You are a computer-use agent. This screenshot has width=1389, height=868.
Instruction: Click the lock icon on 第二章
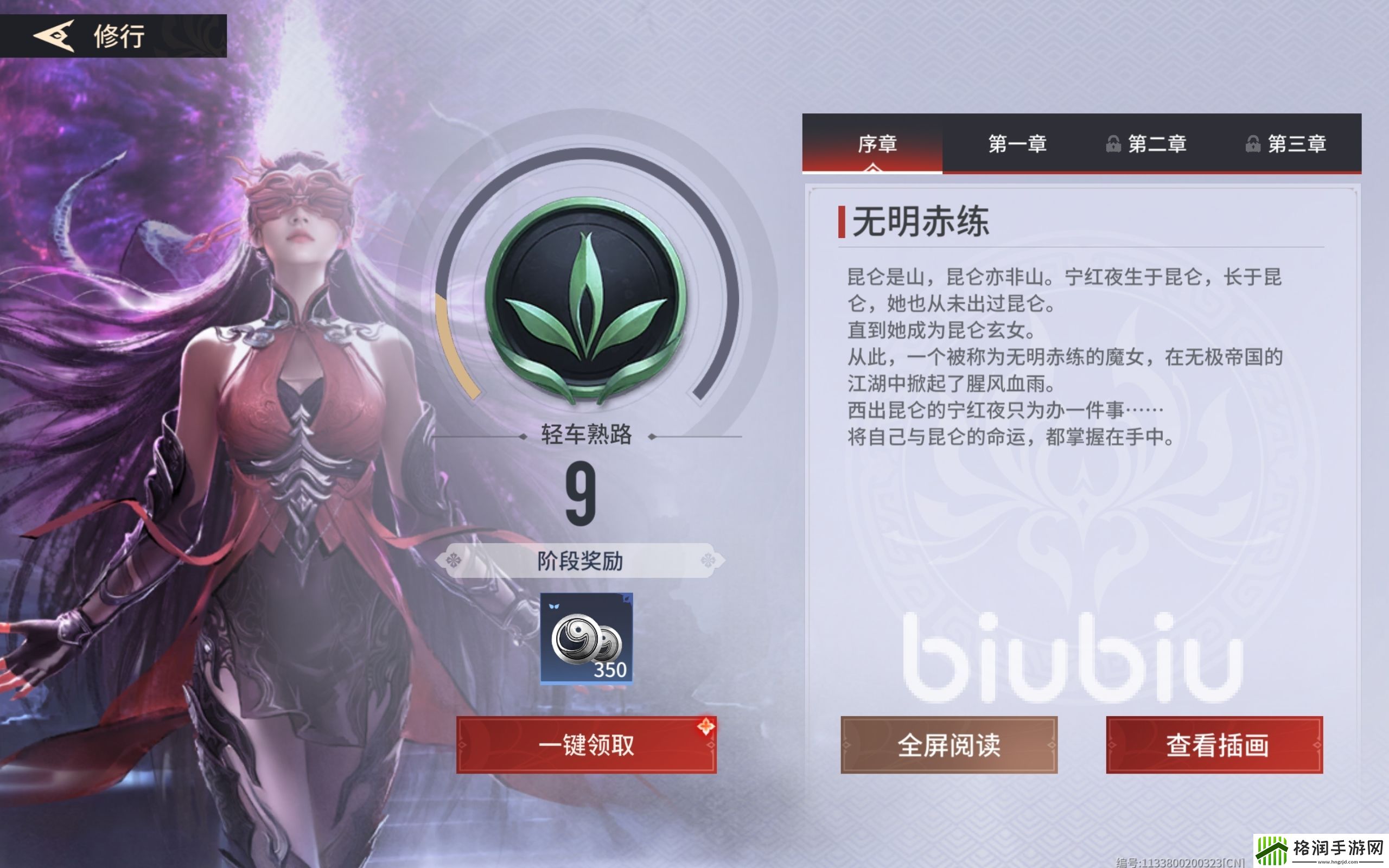[x=1112, y=145]
